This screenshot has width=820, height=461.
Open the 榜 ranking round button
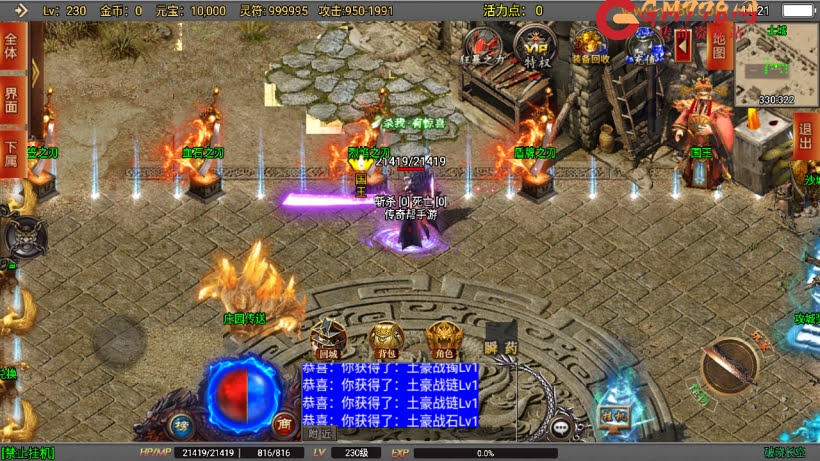tap(182, 424)
